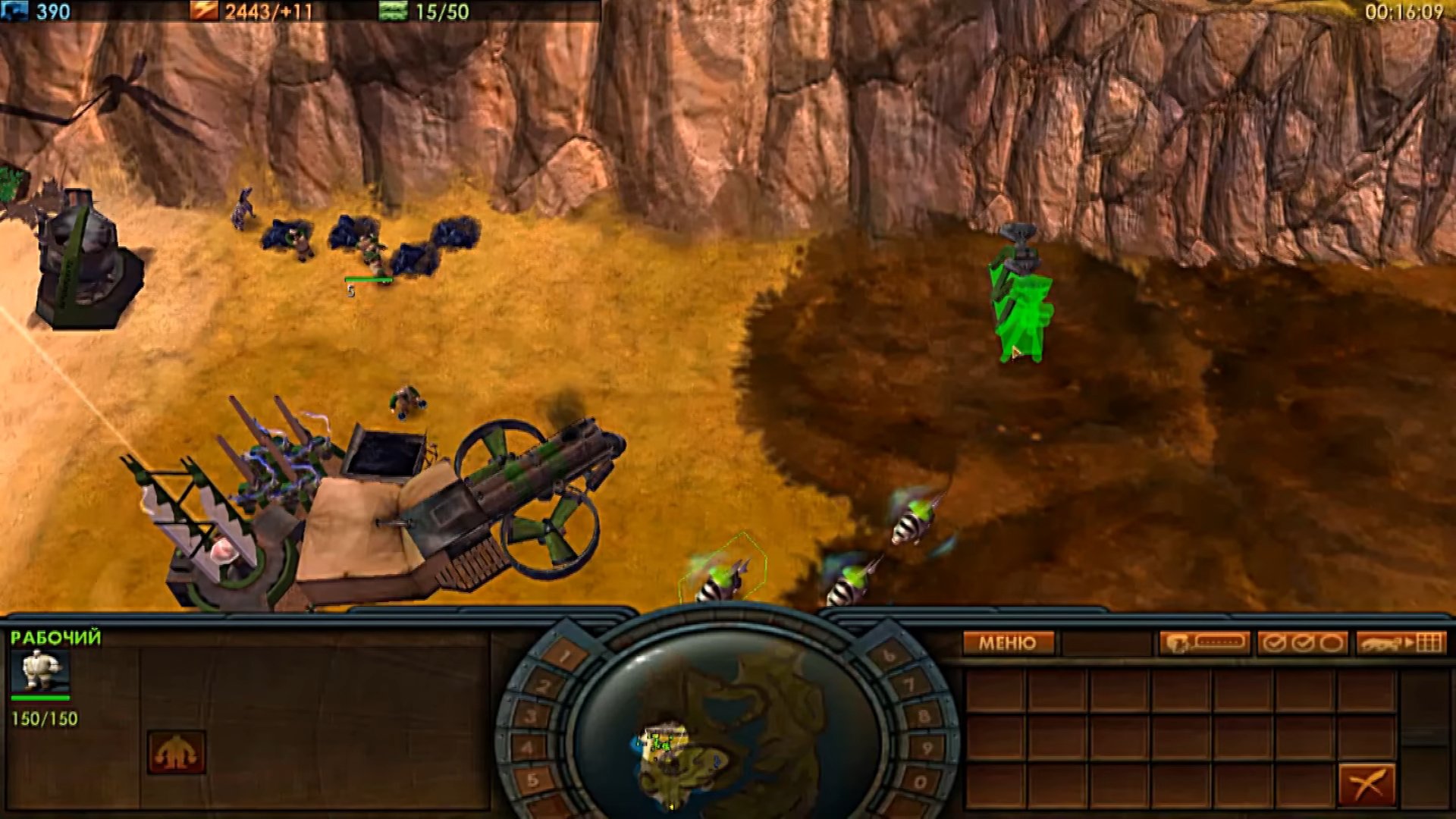Select control group 2

pos(543,687)
